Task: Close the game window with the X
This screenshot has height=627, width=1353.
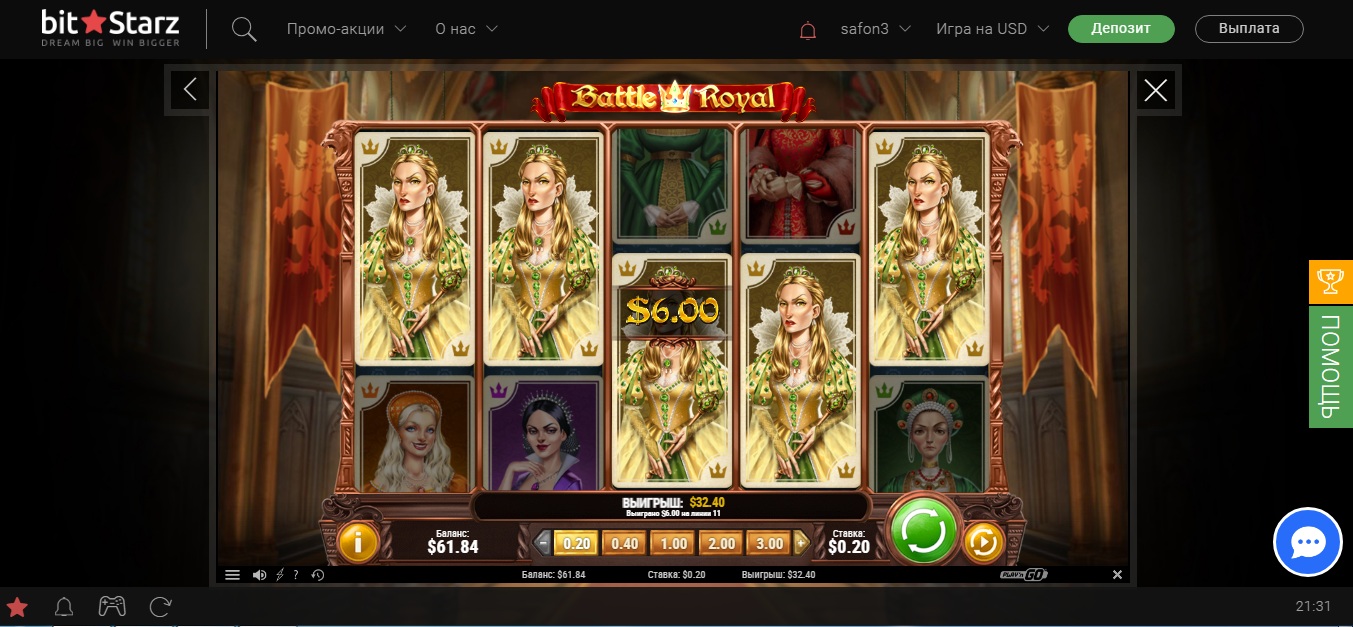Action: point(1156,91)
